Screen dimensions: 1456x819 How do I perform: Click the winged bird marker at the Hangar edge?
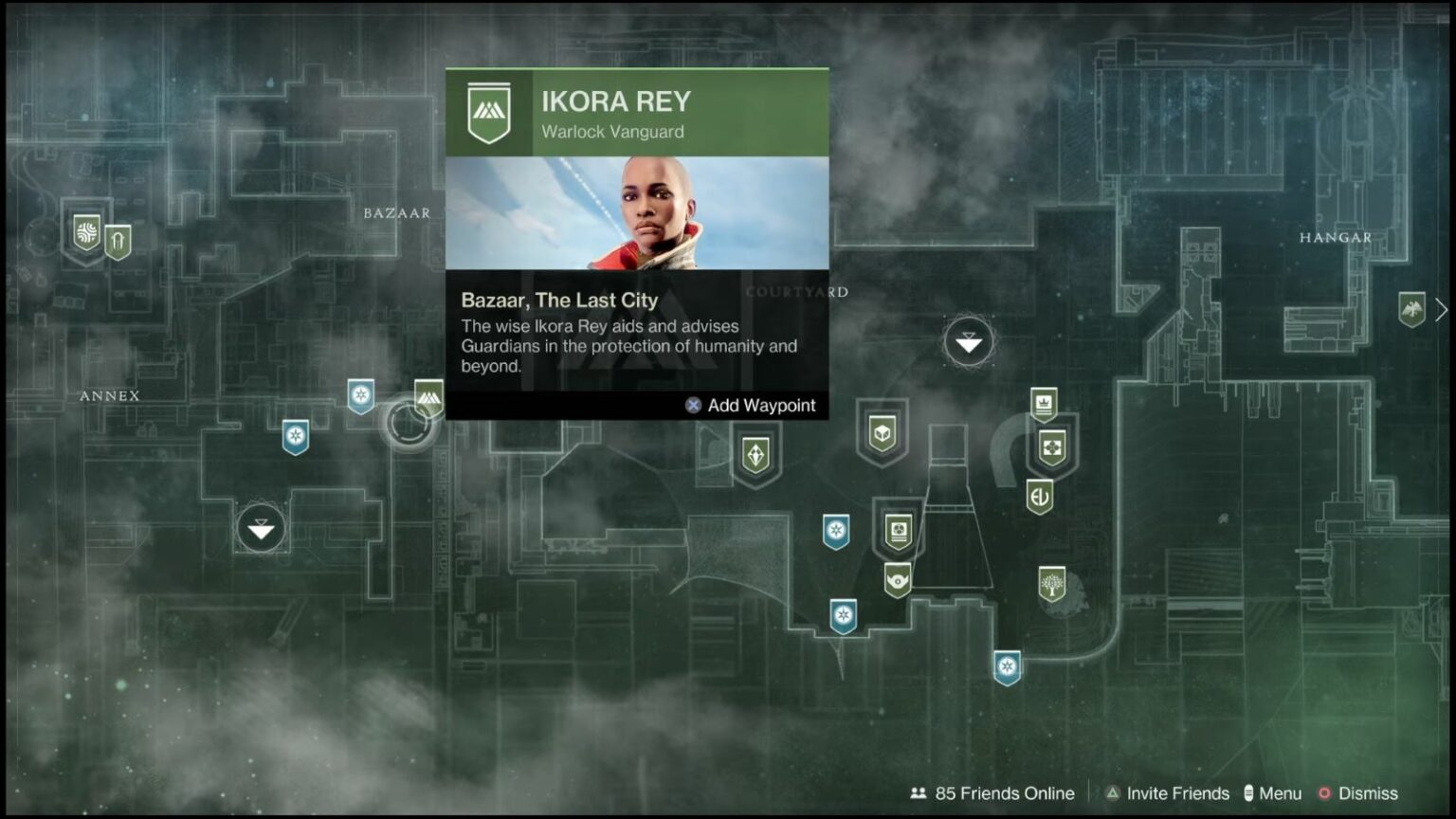click(1411, 308)
